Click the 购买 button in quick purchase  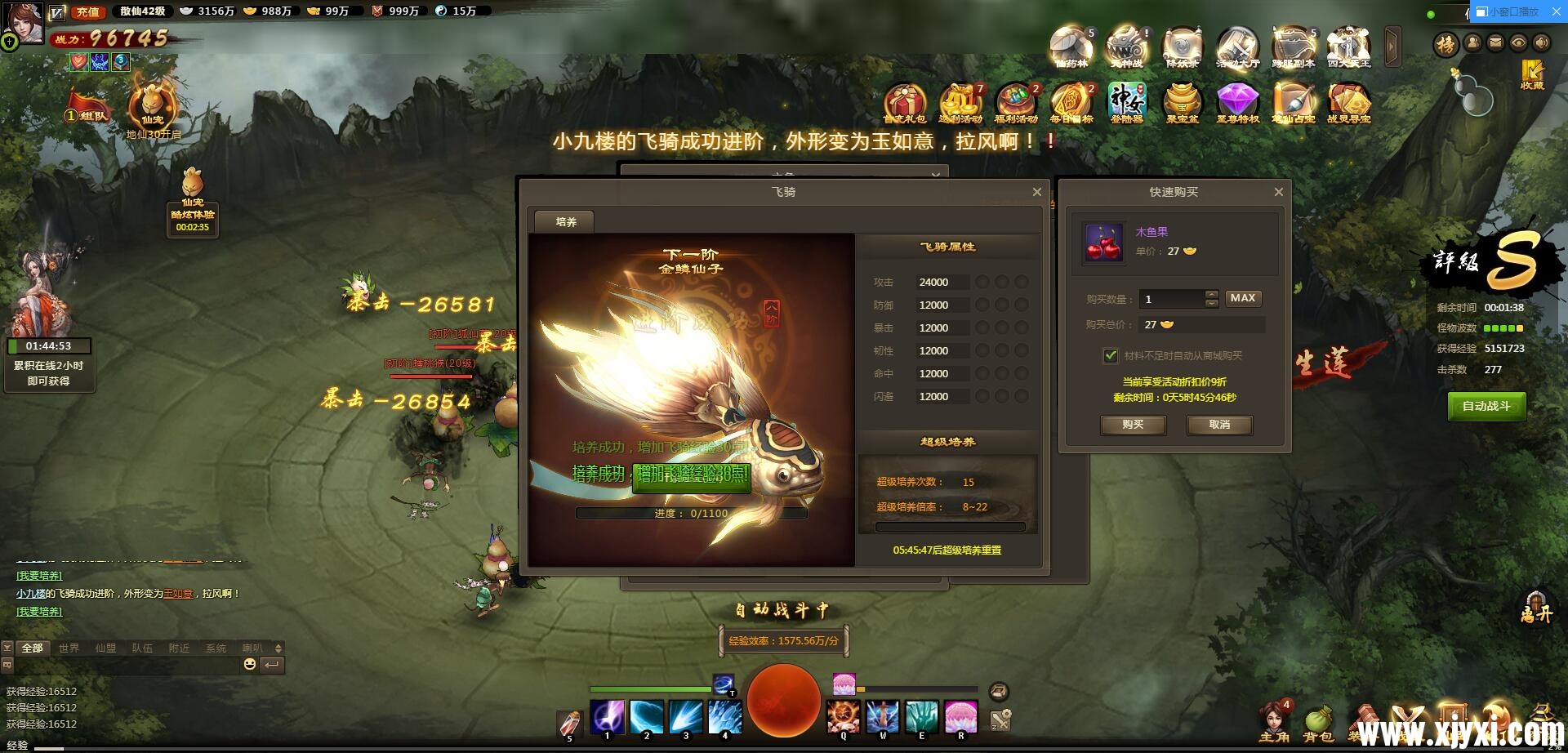1133,425
